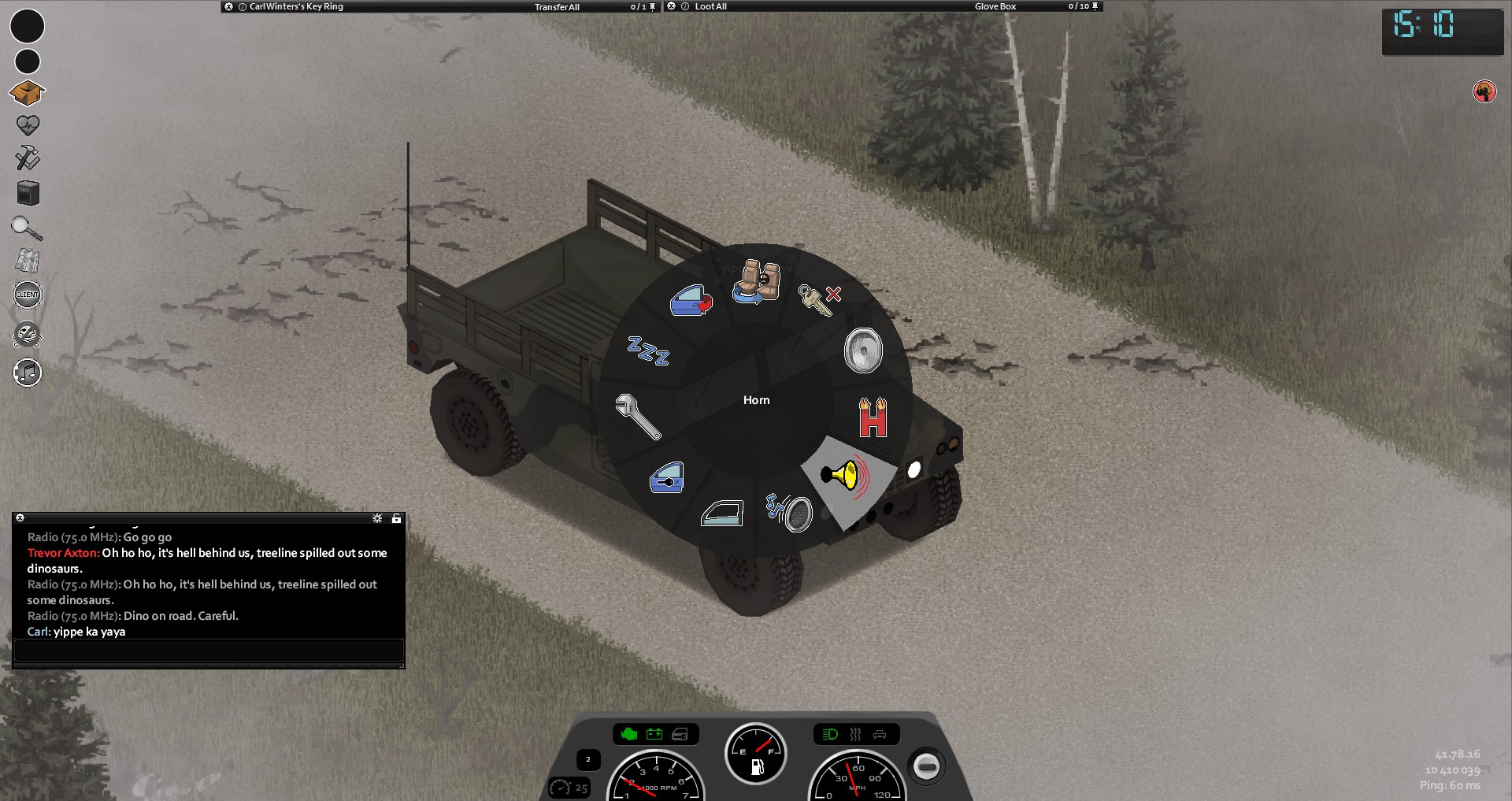This screenshot has width=1512, height=801.
Task: Choose the key removal option
Action: coord(819,299)
